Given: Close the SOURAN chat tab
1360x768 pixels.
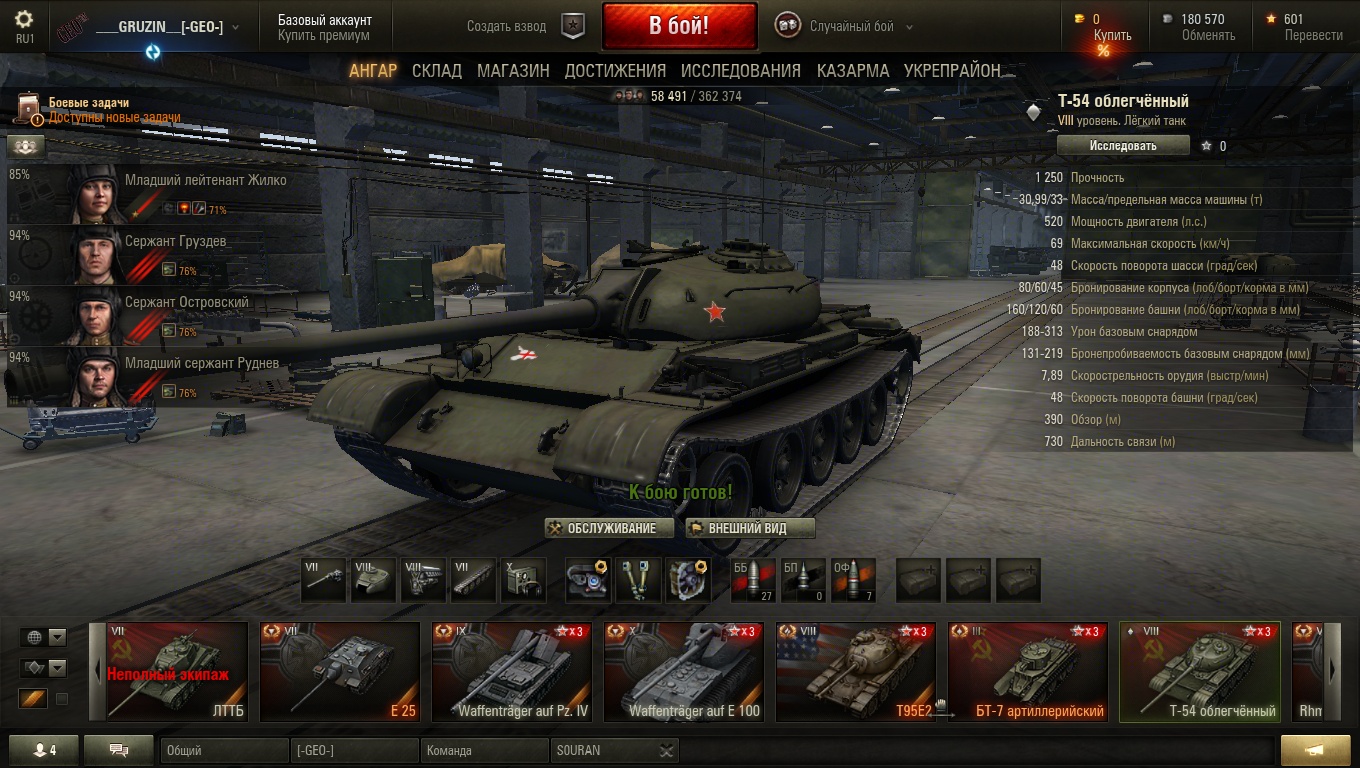Looking at the screenshot, I should pyautogui.click(x=667, y=751).
